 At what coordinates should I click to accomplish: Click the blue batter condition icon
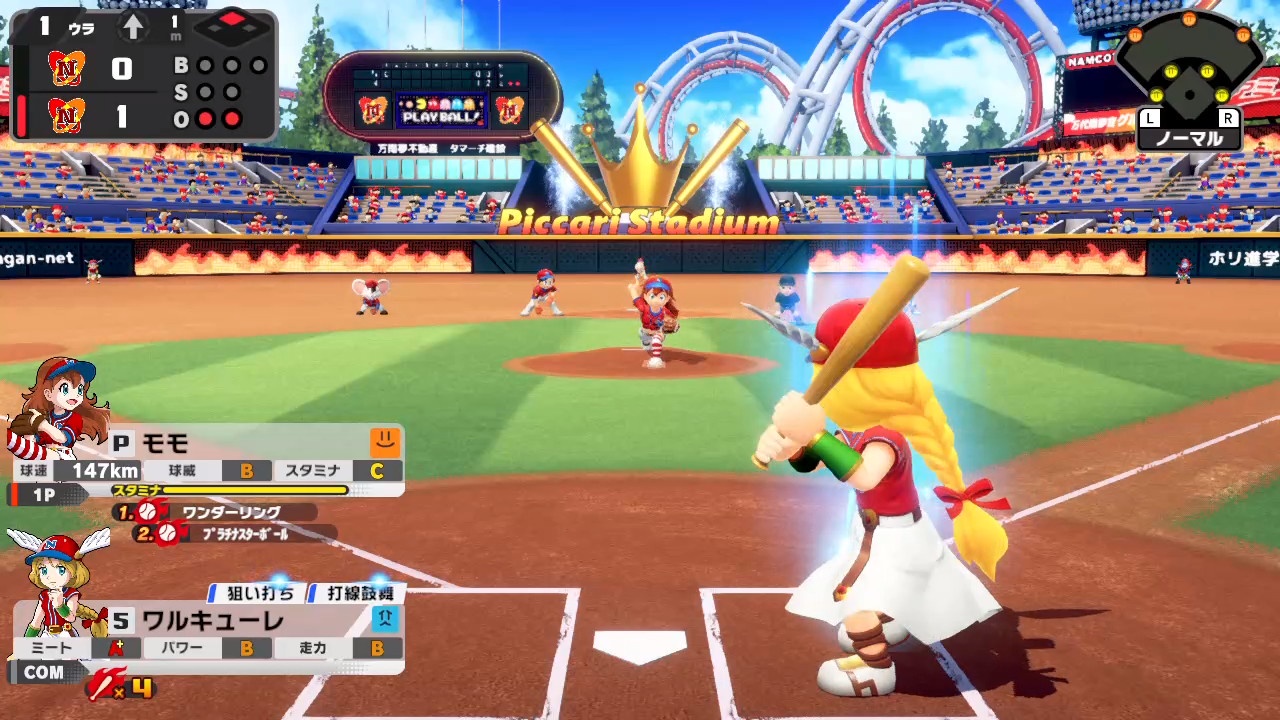pyautogui.click(x=385, y=618)
